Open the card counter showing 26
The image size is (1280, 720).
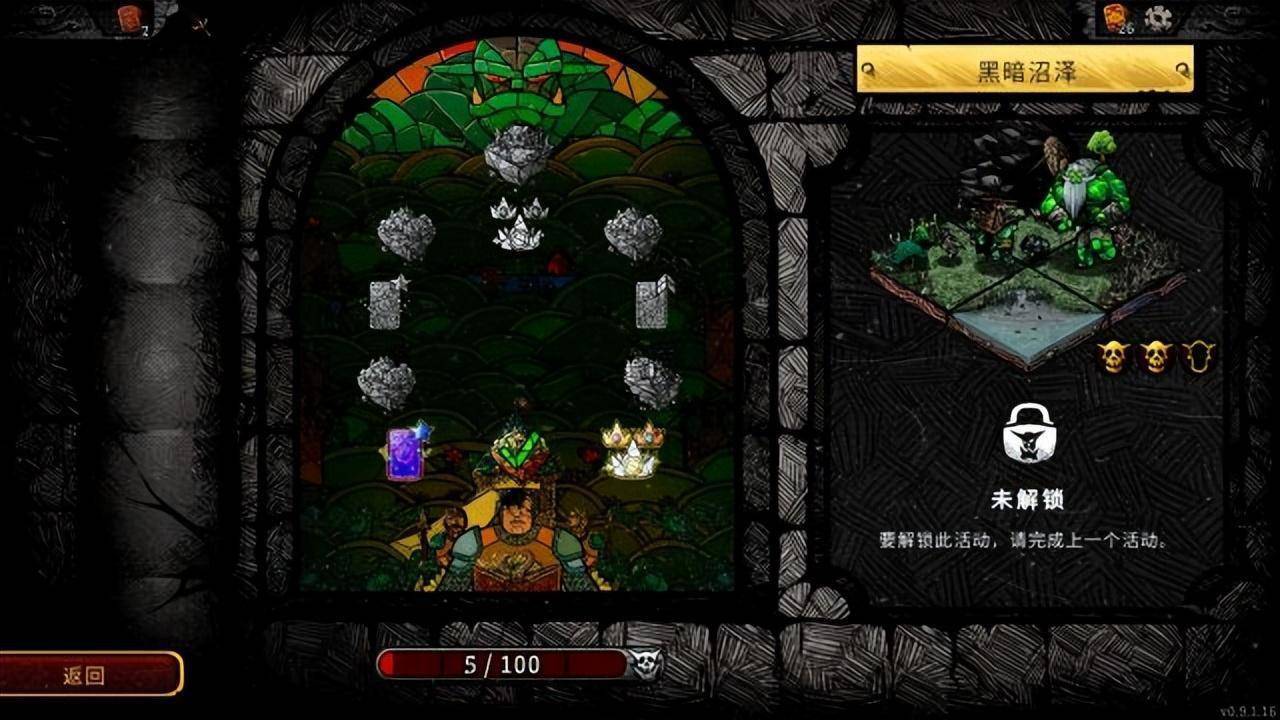pyautogui.click(x=1116, y=18)
